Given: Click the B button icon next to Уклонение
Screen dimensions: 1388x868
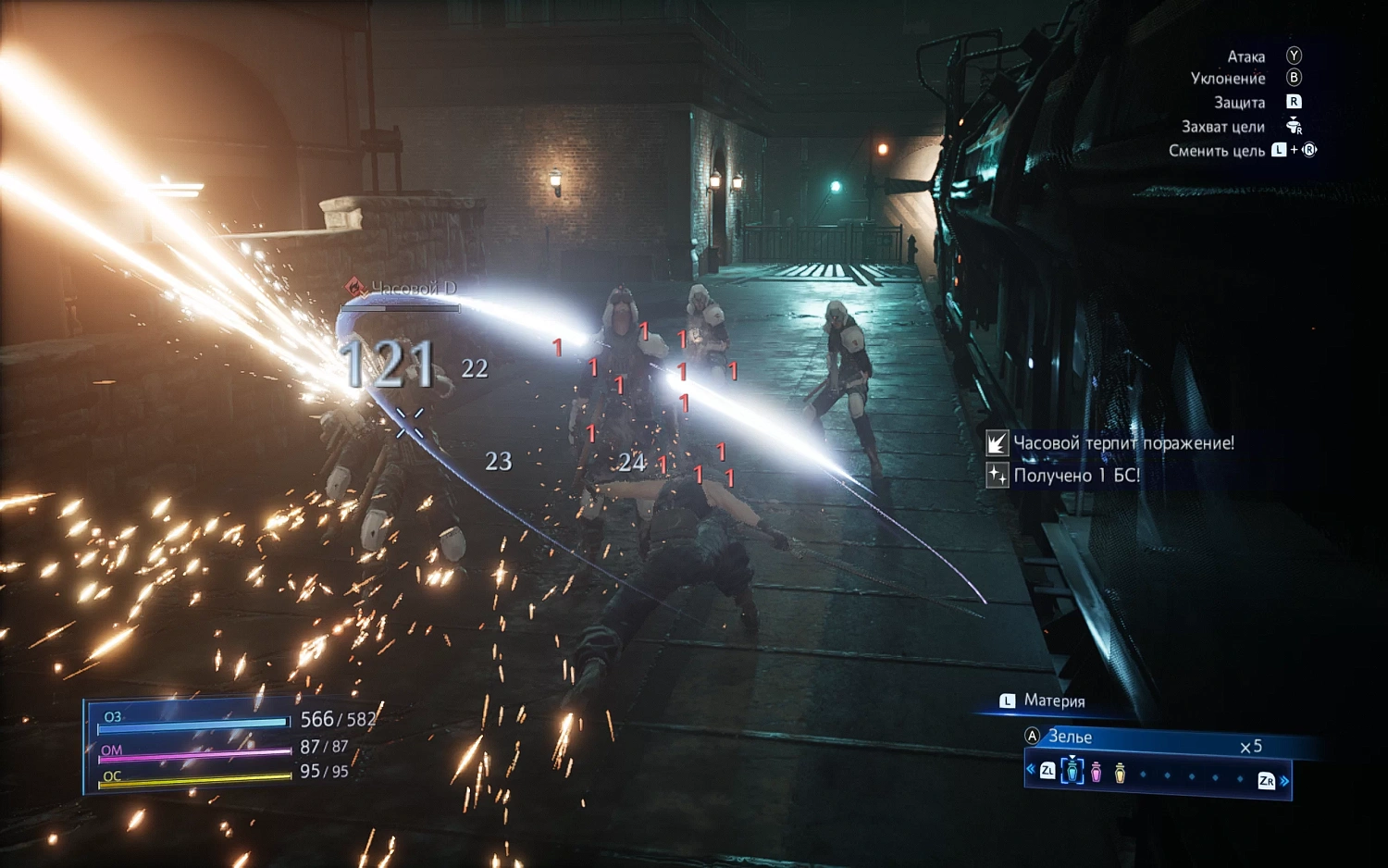Looking at the screenshot, I should pyautogui.click(x=1294, y=79).
